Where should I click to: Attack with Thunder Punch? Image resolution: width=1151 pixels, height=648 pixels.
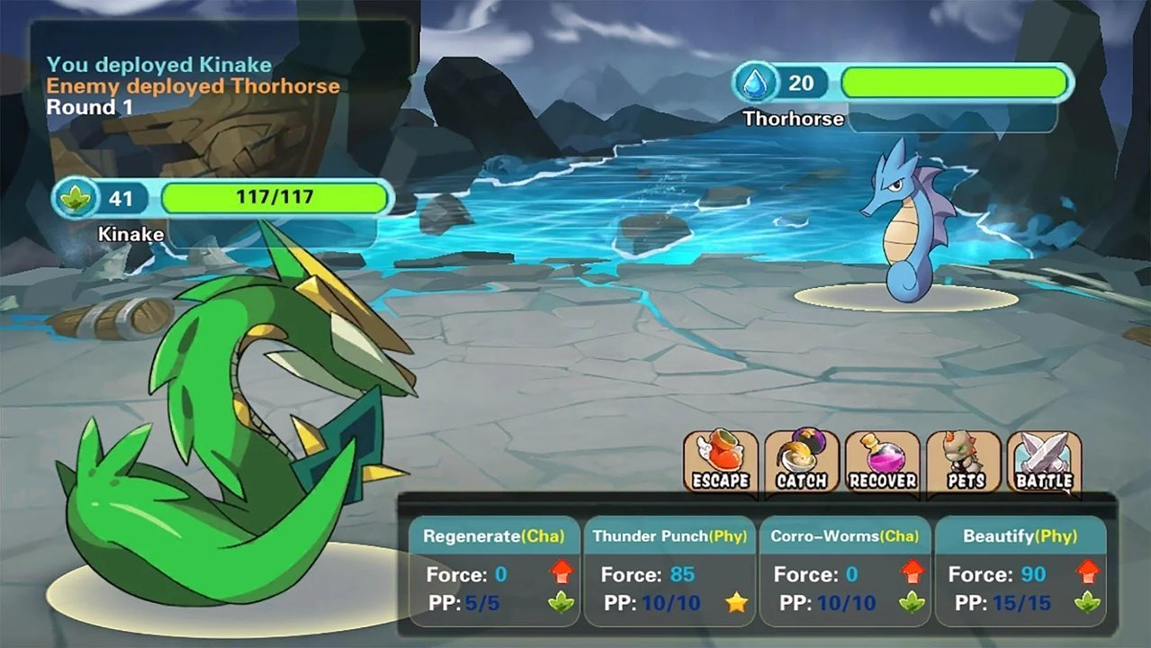pos(669,571)
